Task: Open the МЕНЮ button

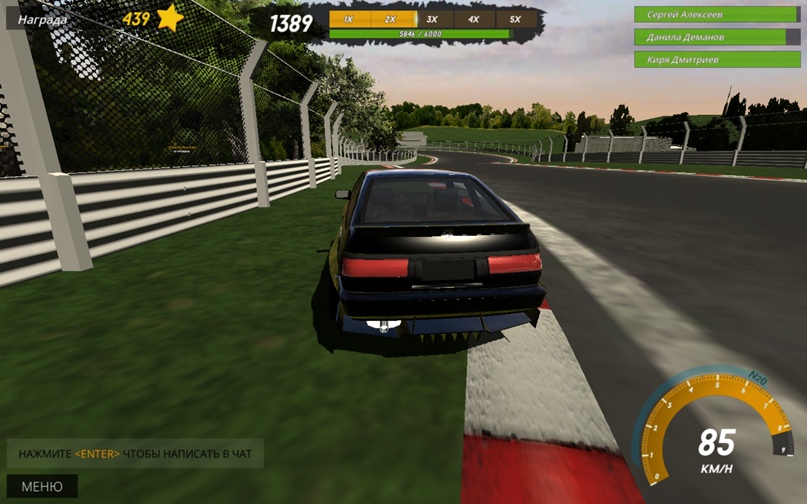Action: 42,487
